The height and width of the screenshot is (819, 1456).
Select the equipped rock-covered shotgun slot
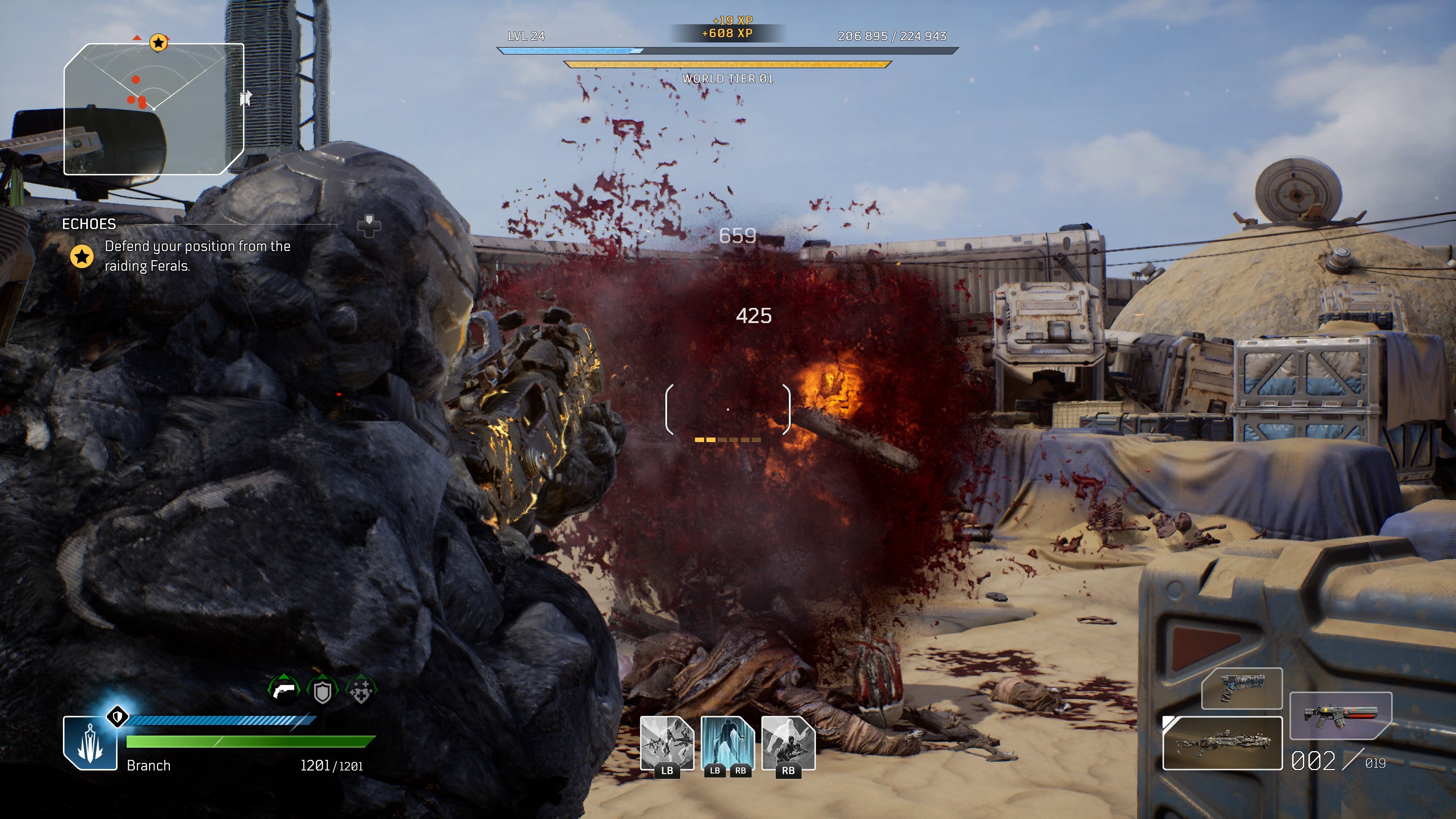[1222, 743]
